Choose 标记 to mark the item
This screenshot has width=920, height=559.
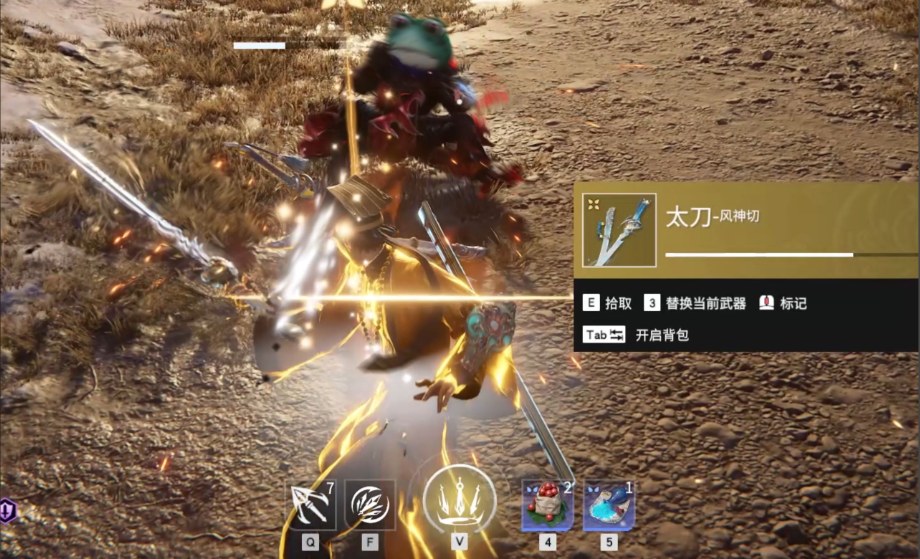click(783, 303)
